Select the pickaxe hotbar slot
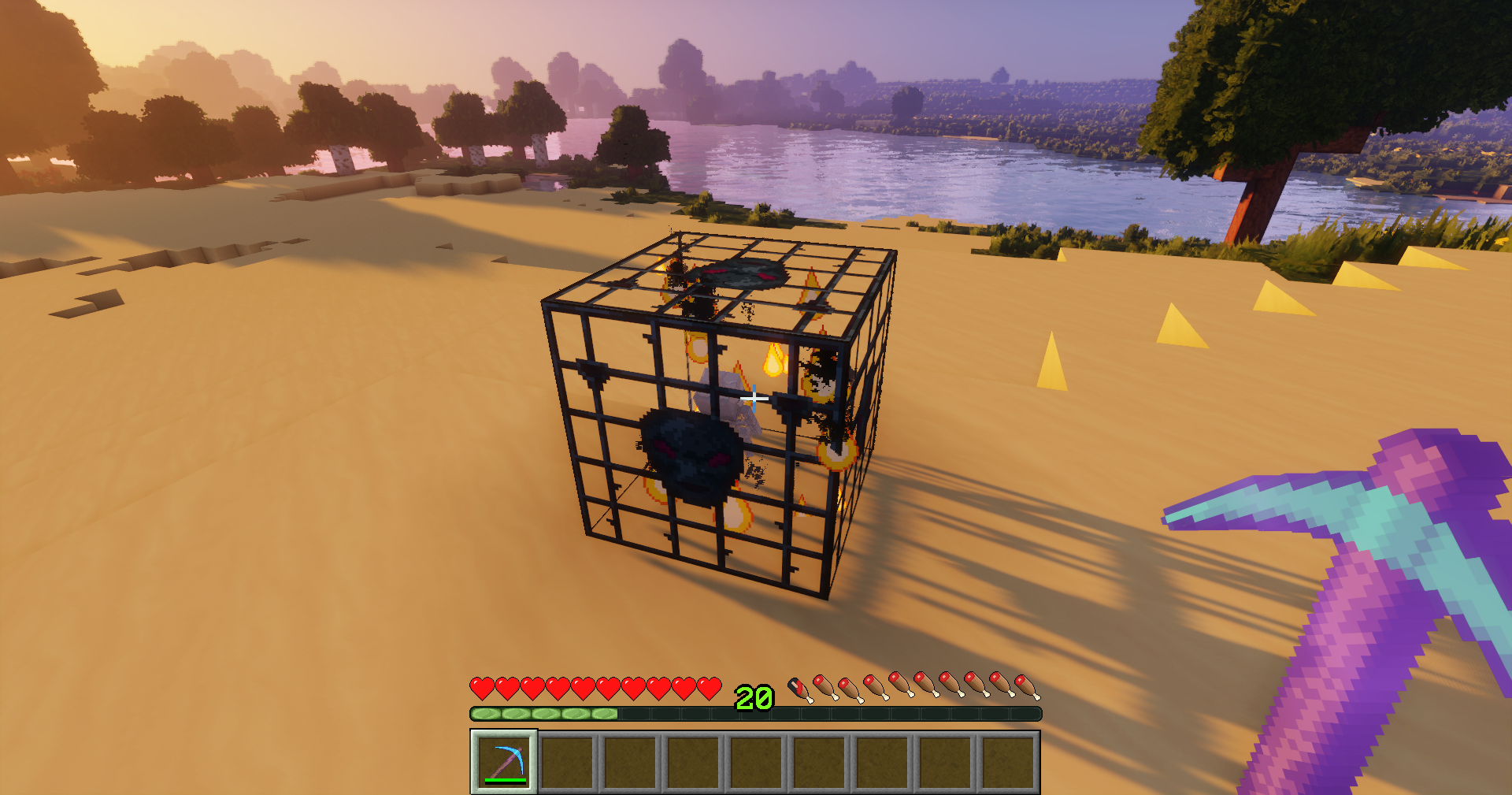 (x=504, y=761)
